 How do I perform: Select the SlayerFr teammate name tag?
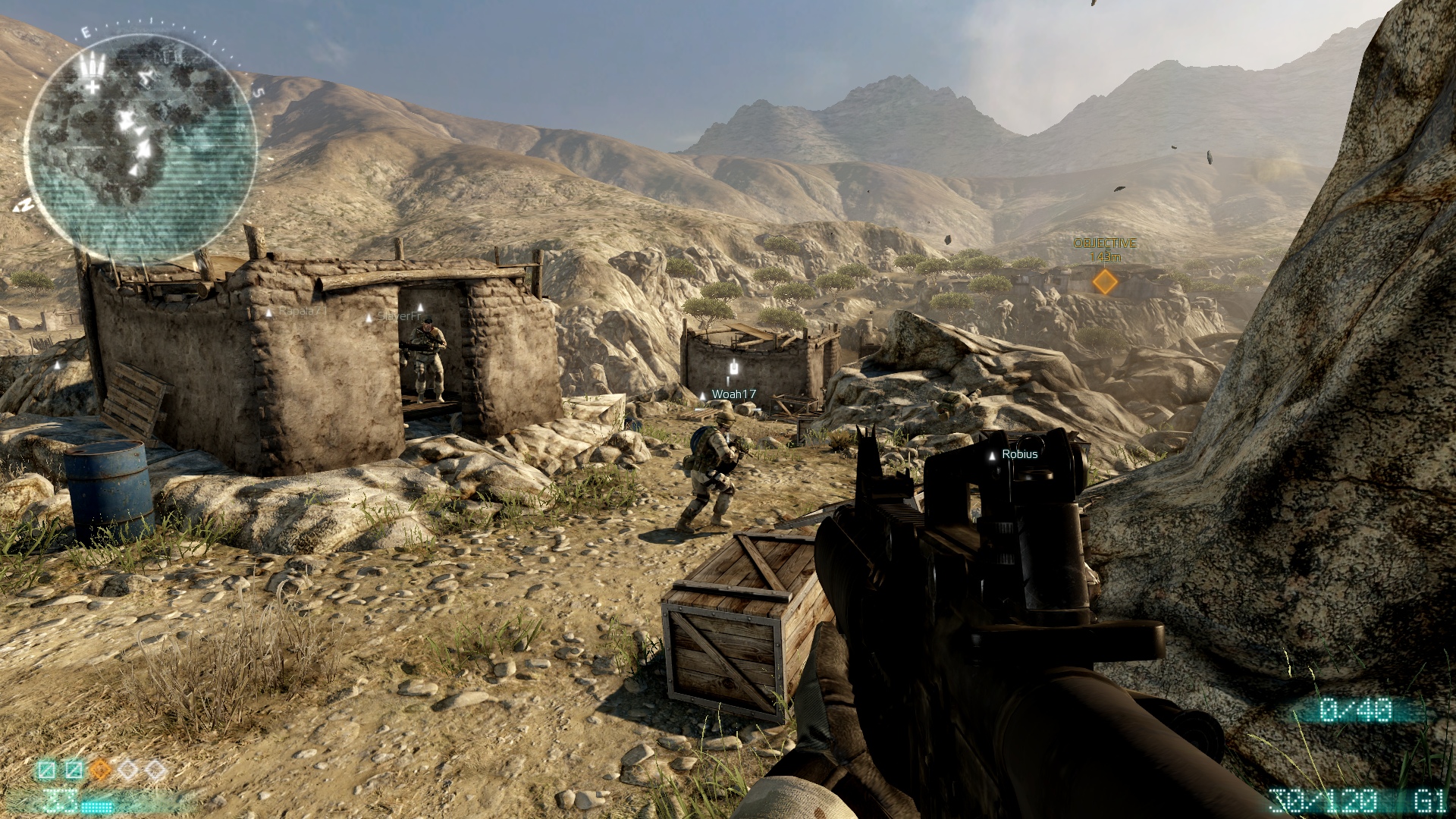[x=399, y=316]
